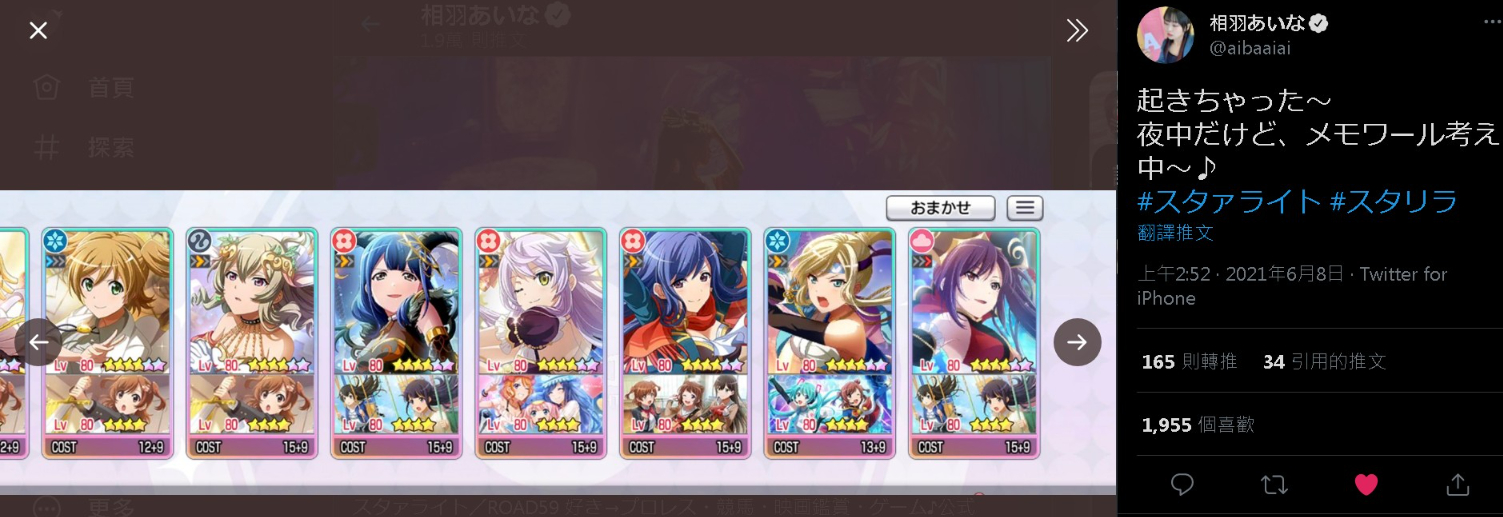Pick the purple-haired girl card
The image size is (1503, 517).
coord(973,300)
